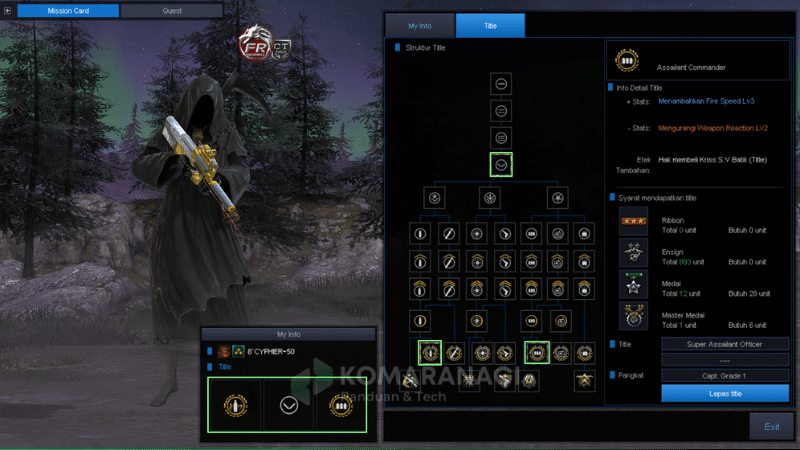Screen dimensions: 800x450
Task: Click the equipped single-bullet title slot in My Info
Action: (x=236, y=405)
